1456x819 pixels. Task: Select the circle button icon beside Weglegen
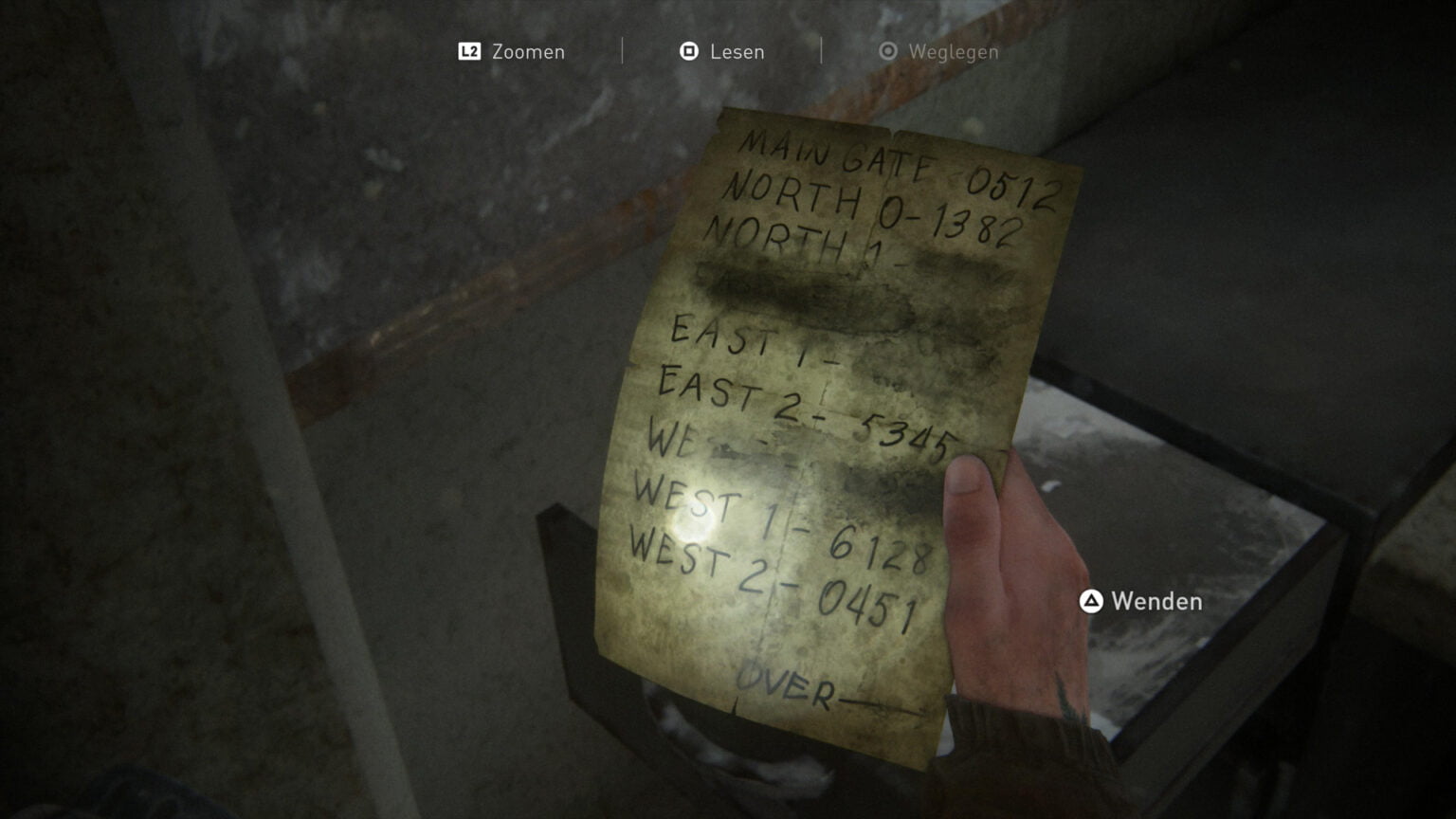click(887, 53)
